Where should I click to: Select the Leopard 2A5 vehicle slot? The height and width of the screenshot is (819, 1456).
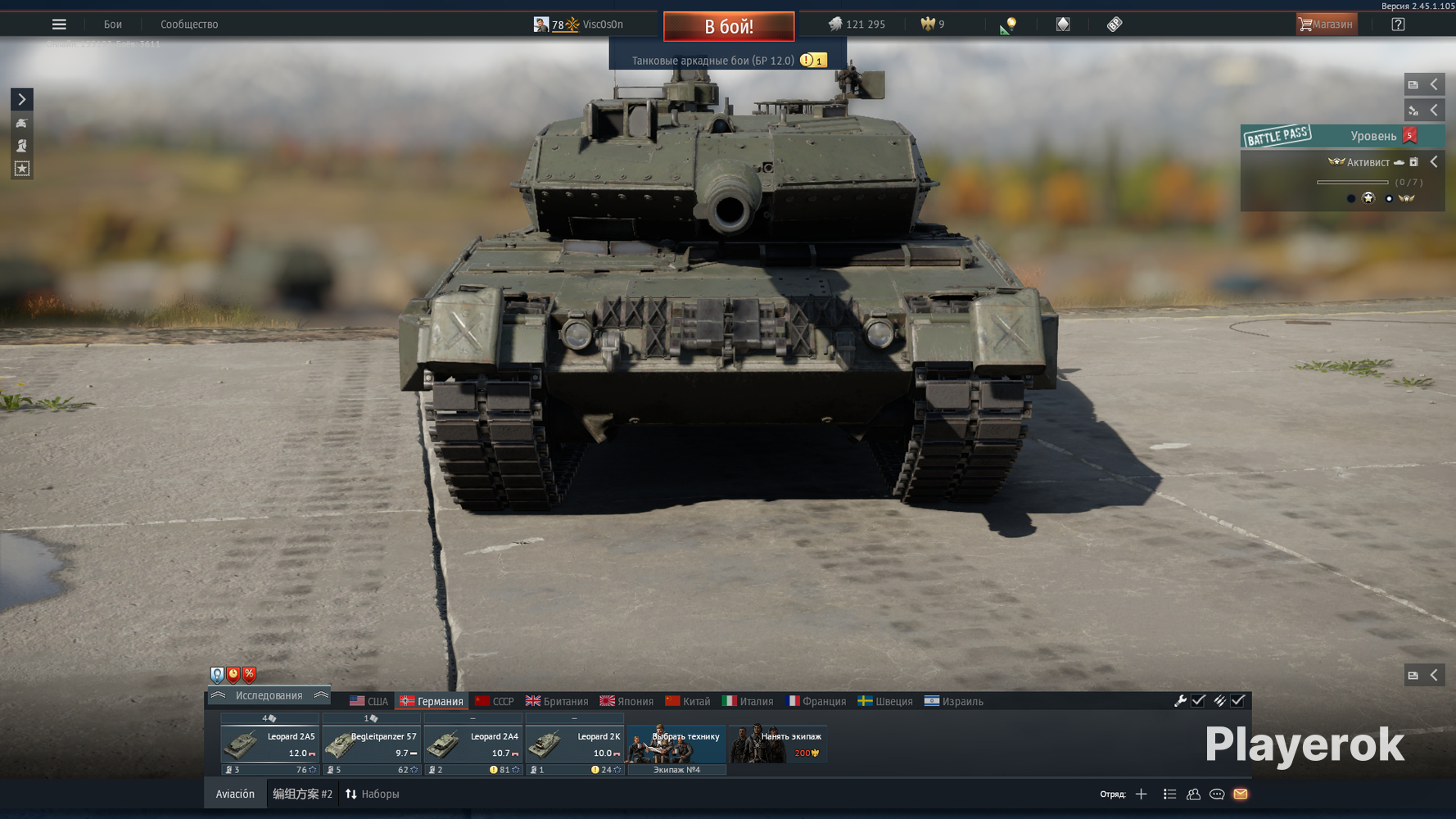point(269,744)
